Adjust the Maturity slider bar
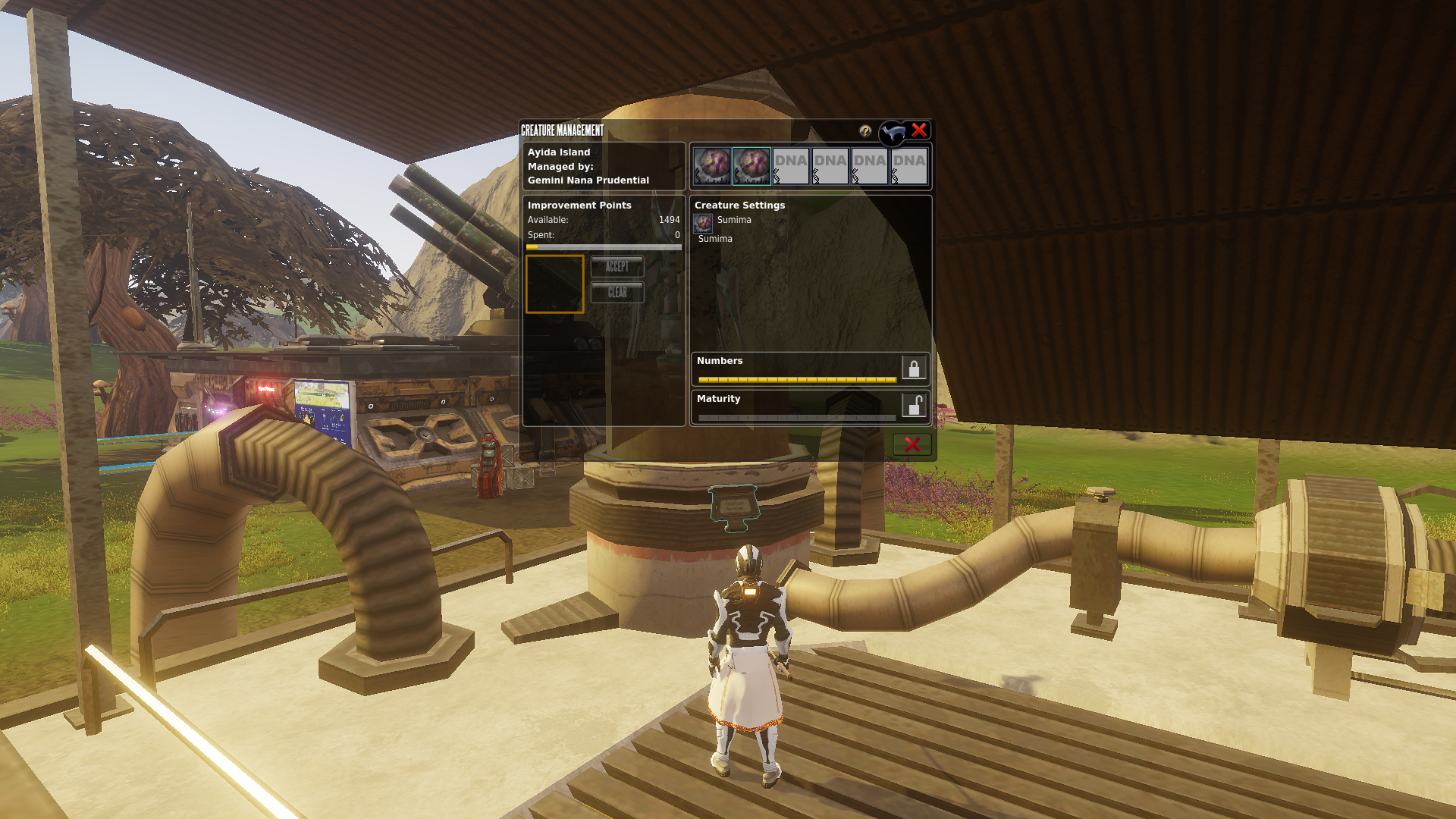The width and height of the screenshot is (1456, 819). pos(796,417)
